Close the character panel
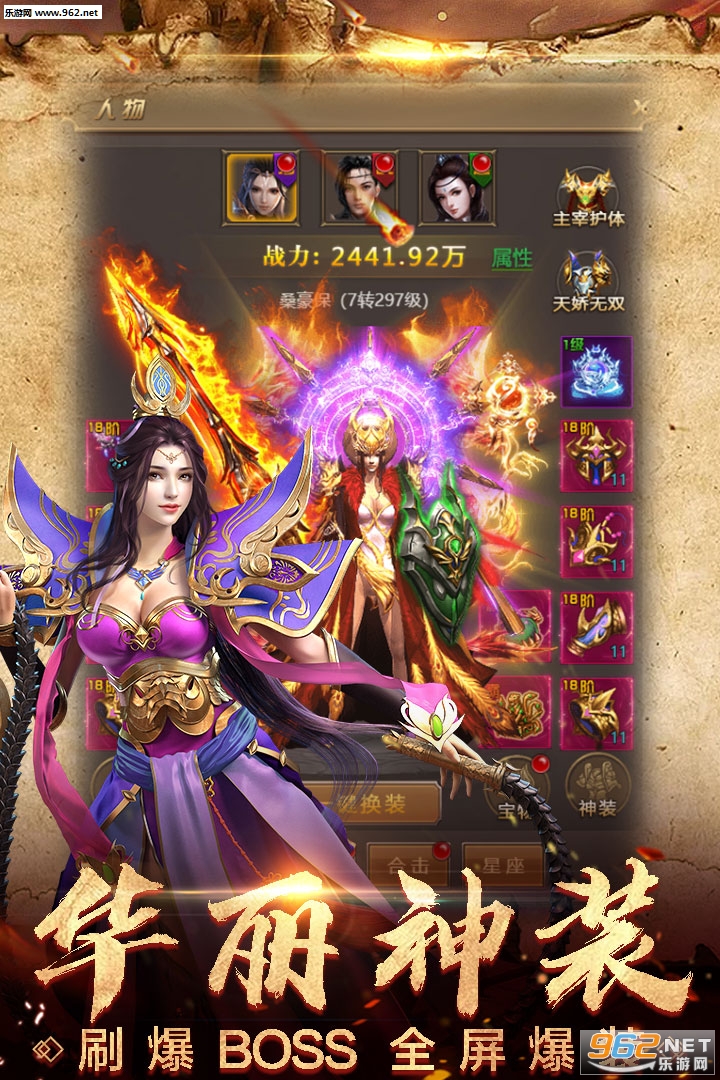This screenshot has width=720, height=1080. click(x=640, y=108)
